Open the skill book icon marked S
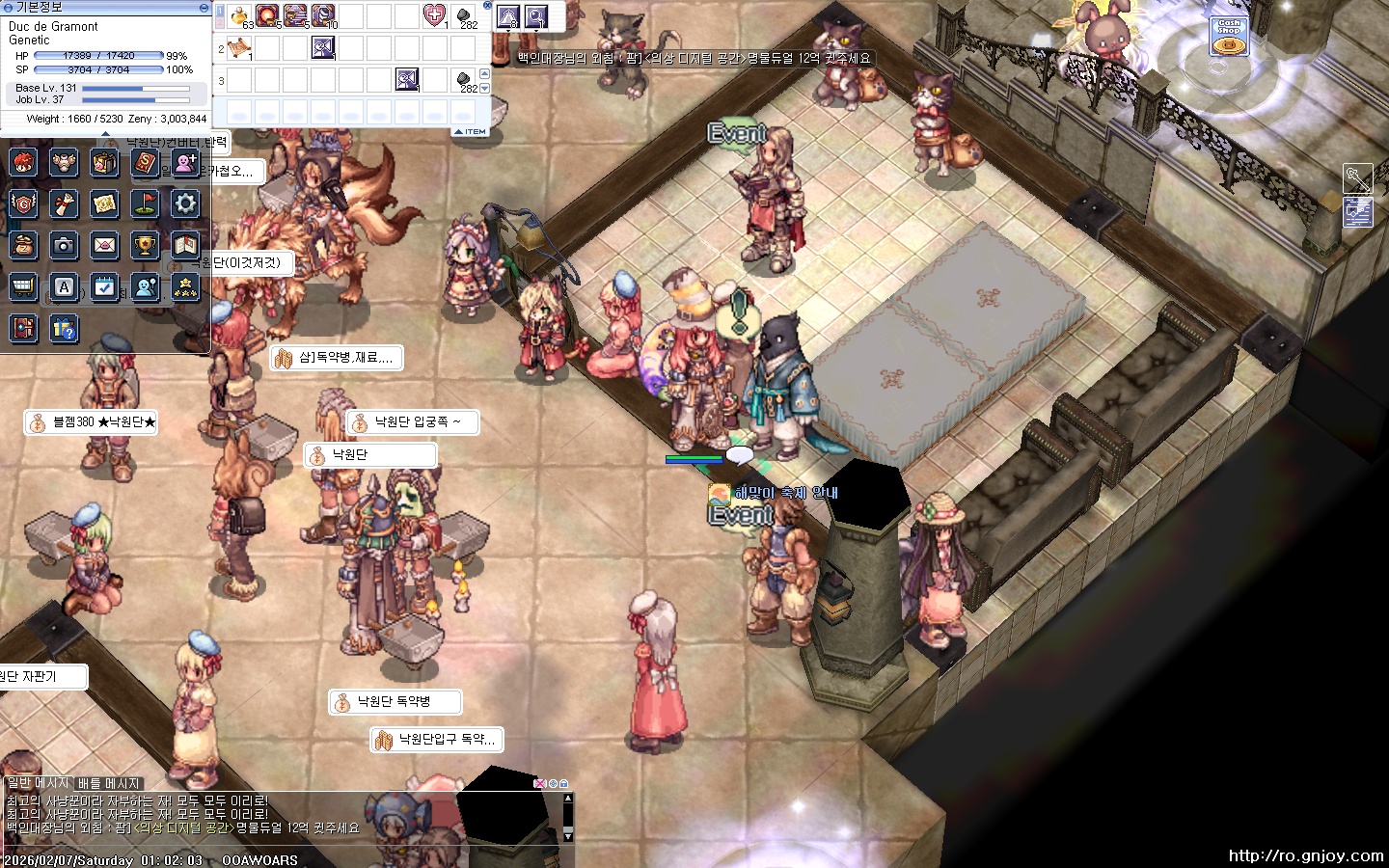Screen dimensions: 1389x868 pyautogui.click(x=145, y=162)
